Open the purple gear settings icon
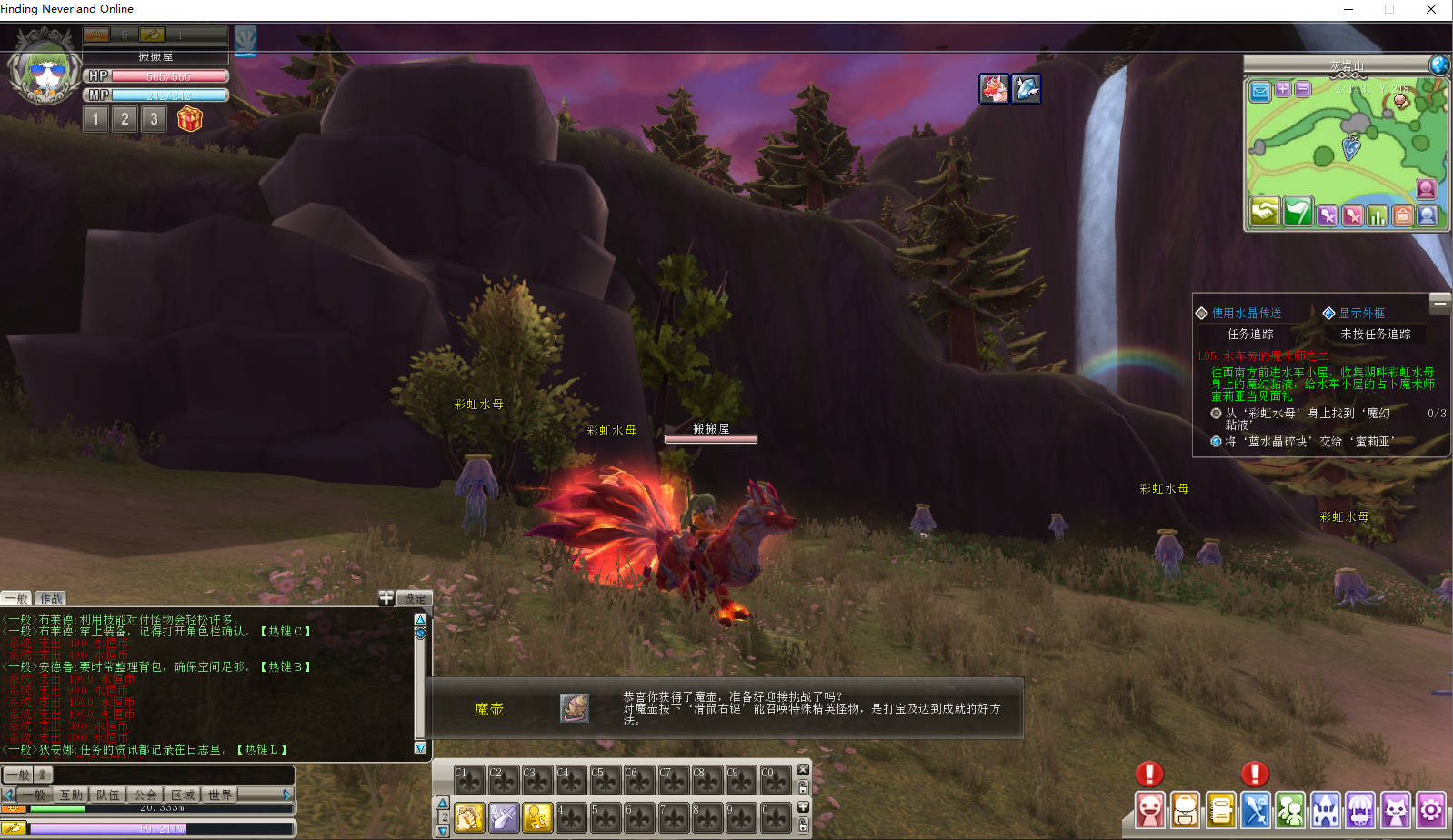The image size is (1453, 840). (x=1430, y=809)
